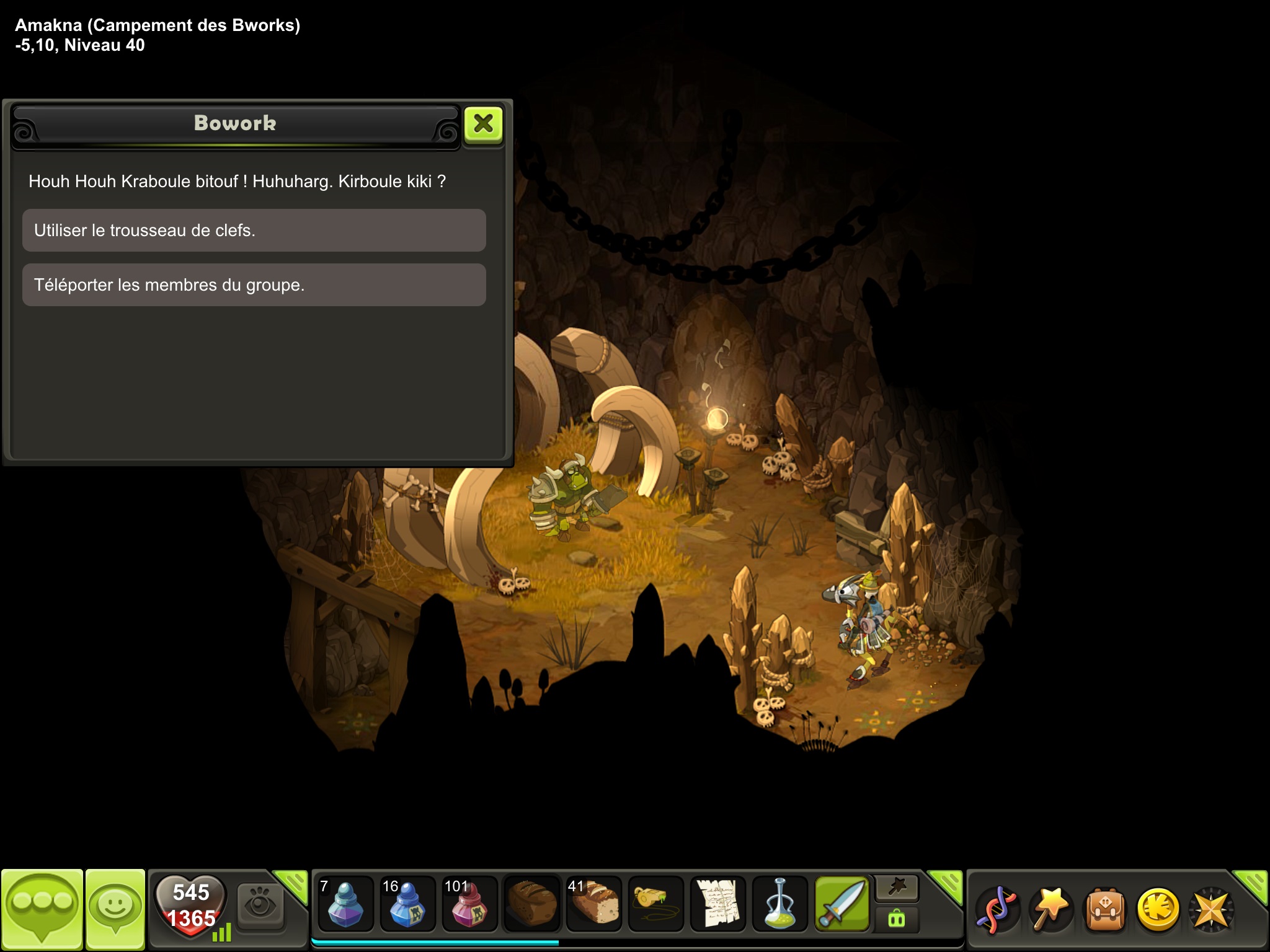Switch the hotbar to the green bag items tab
Image resolution: width=1270 pixels, height=952 pixels.
(897, 919)
